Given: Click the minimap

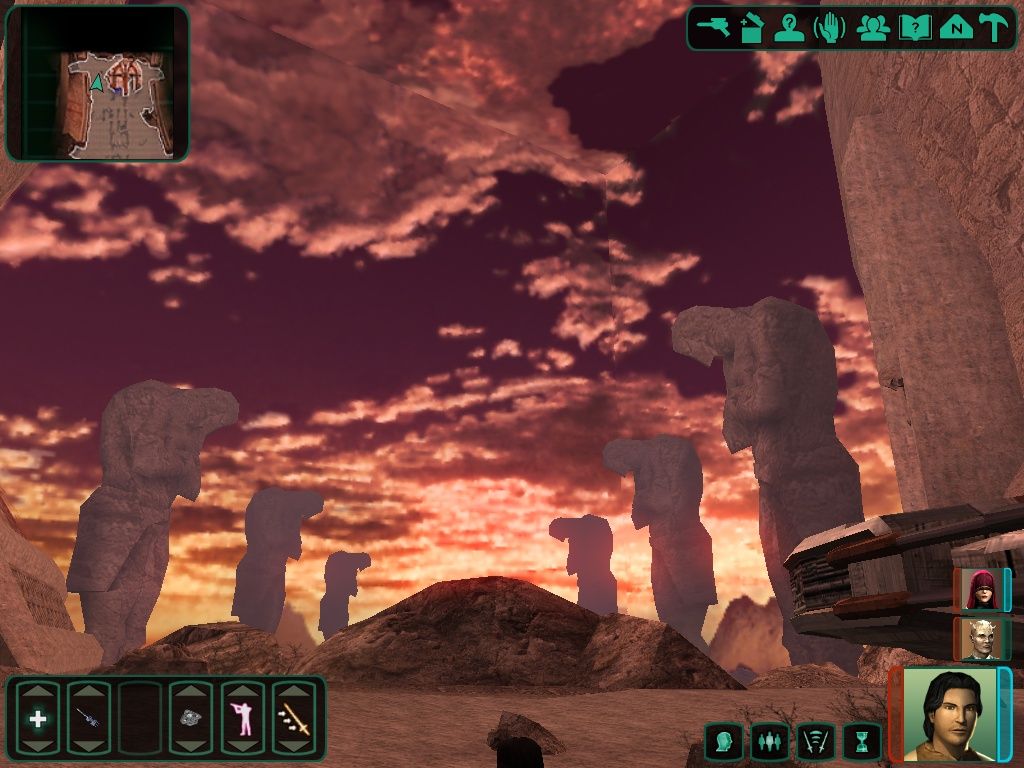Looking at the screenshot, I should 97,83.
